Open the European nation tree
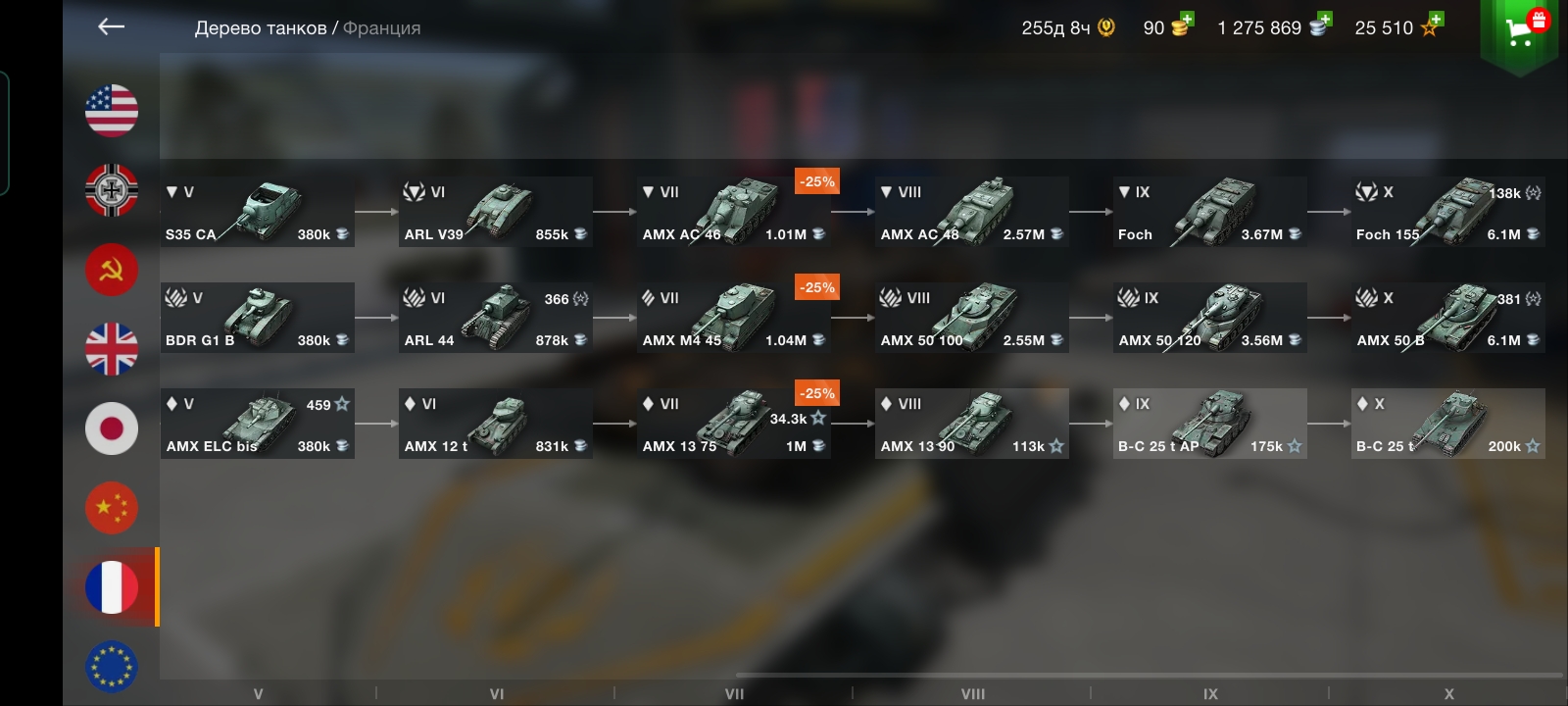The image size is (1568, 706). [x=112, y=667]
